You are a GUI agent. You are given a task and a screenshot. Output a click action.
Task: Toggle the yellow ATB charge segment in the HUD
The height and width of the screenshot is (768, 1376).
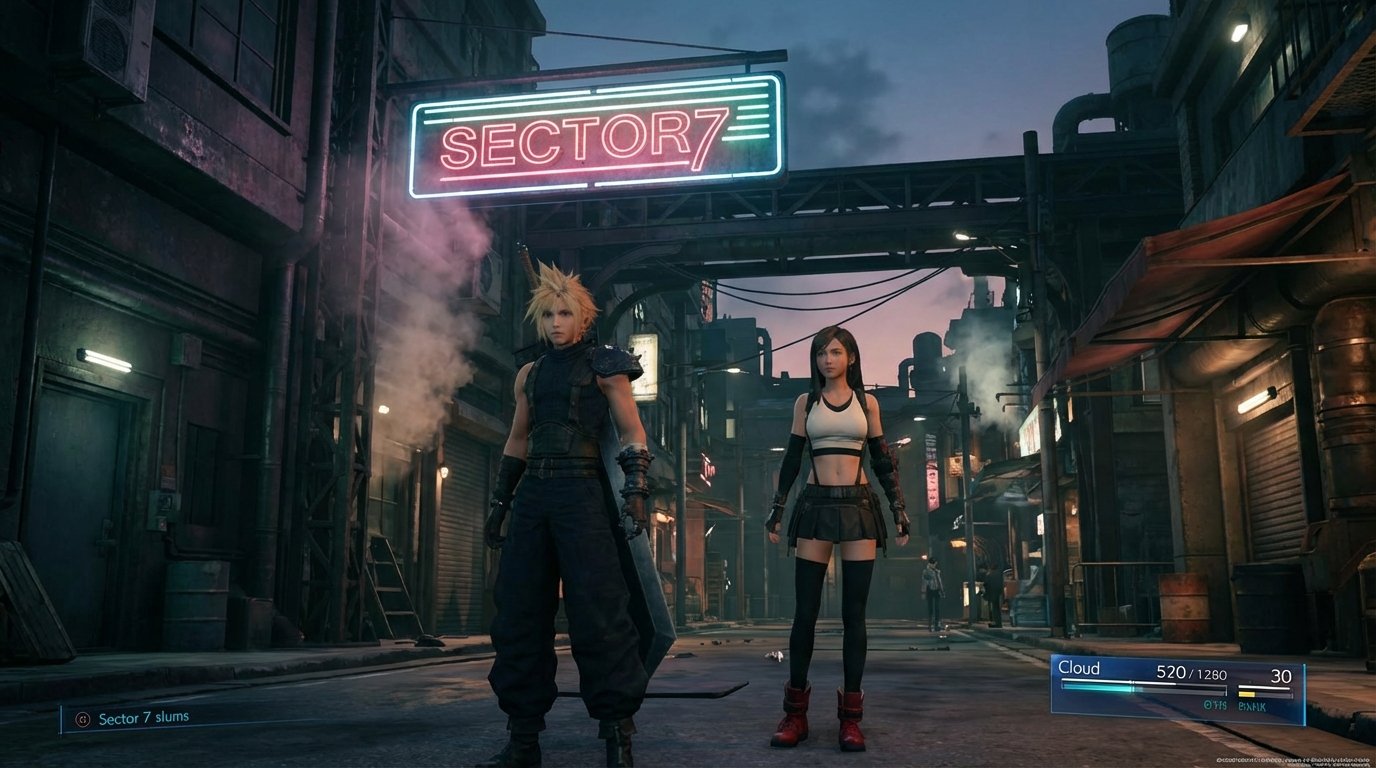(1246, 694)
